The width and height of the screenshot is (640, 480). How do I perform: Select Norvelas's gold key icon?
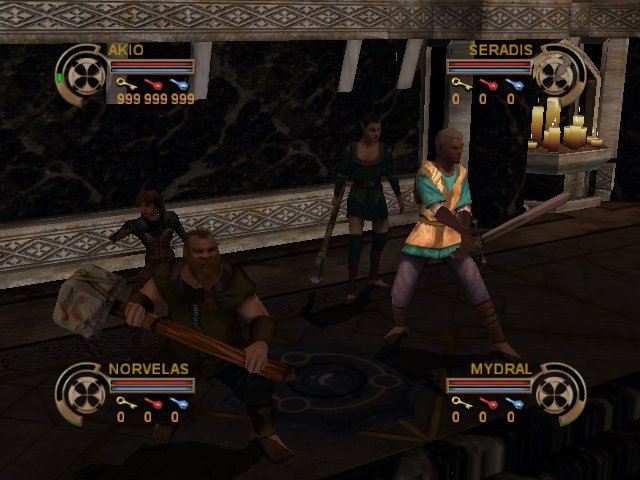click(x=123, y=402)
